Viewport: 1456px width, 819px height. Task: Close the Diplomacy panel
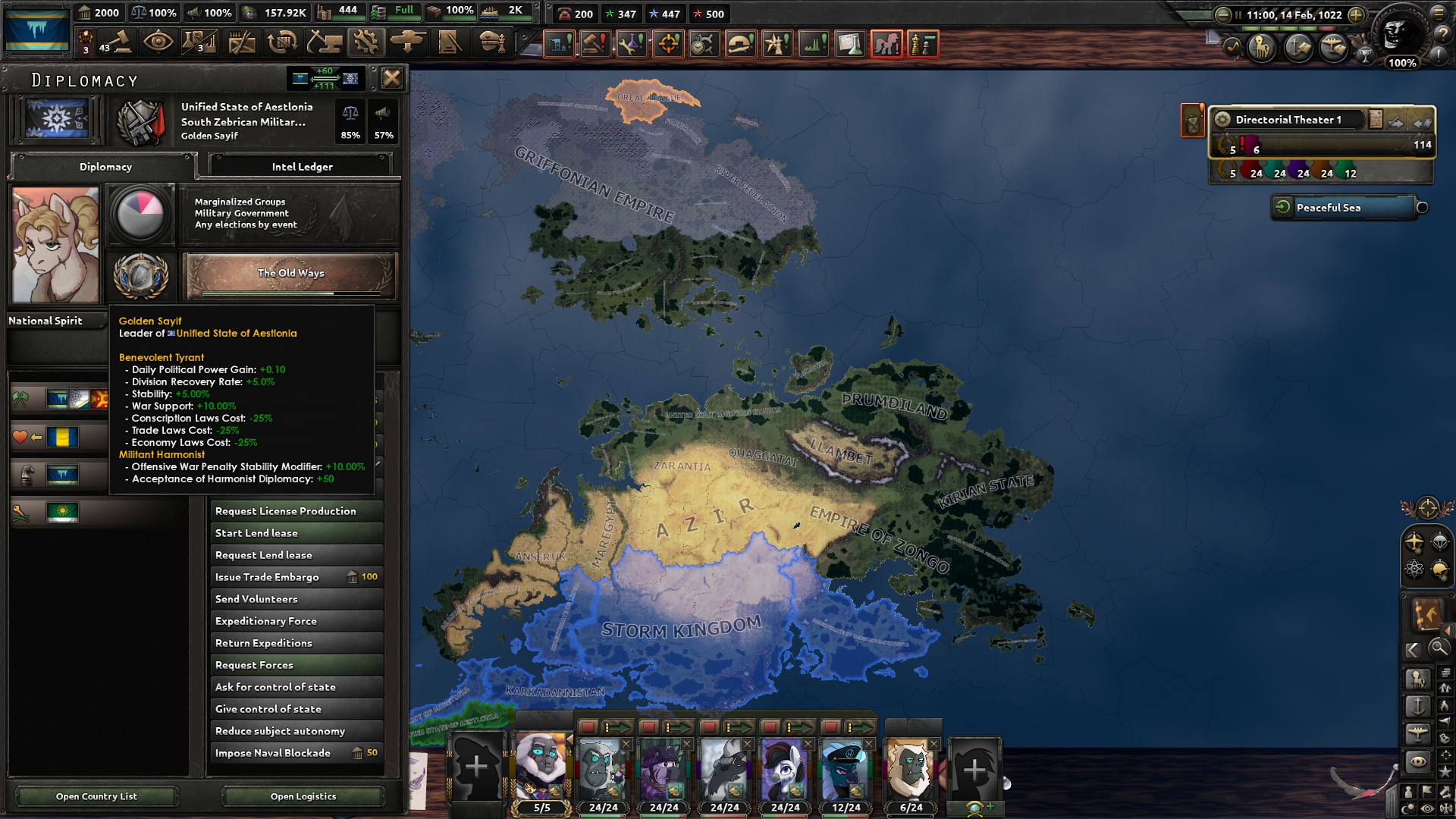391,78
